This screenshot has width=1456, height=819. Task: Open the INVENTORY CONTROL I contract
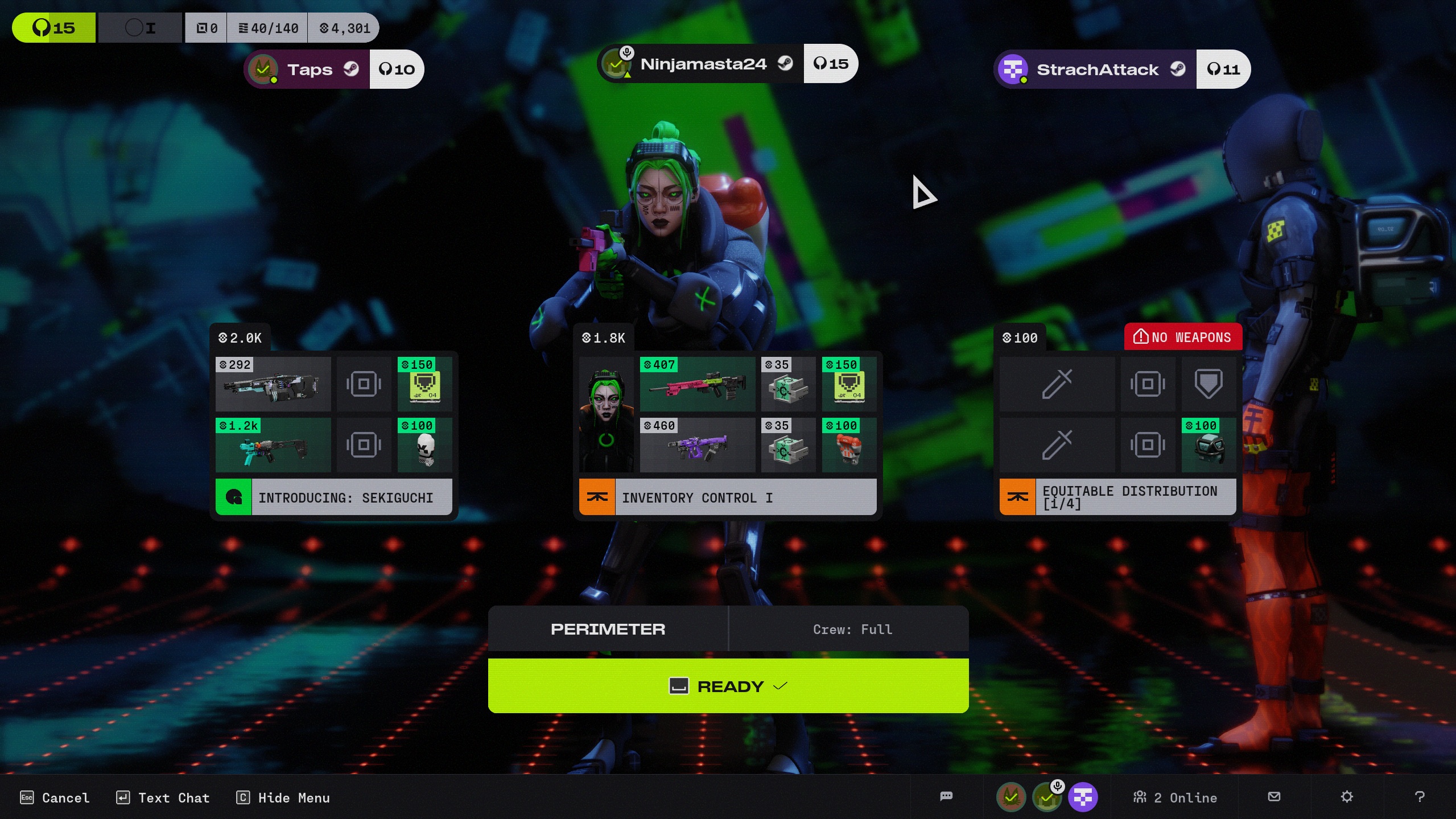point(727,497)
